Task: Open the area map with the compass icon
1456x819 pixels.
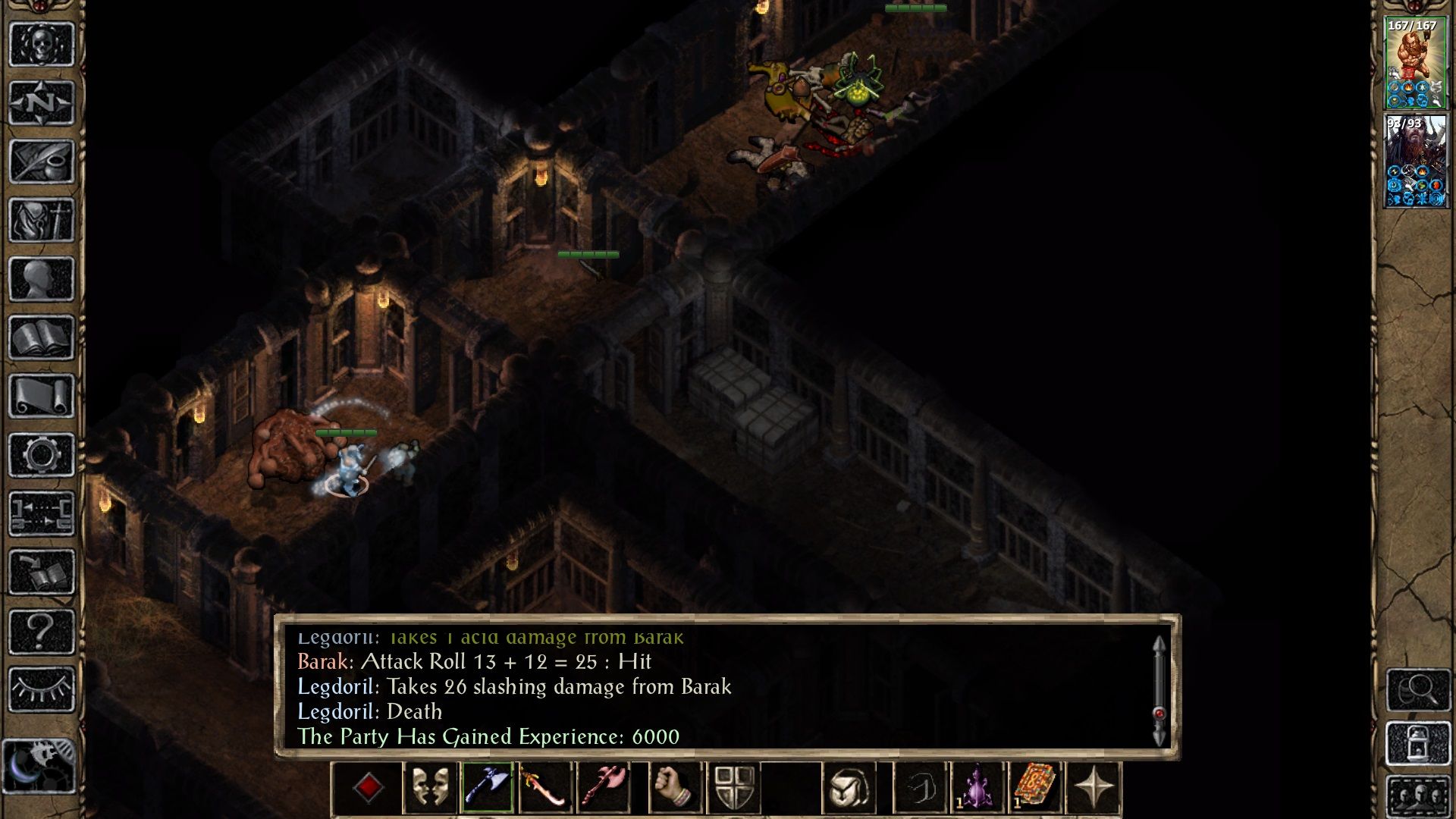Action: [42, 102]
